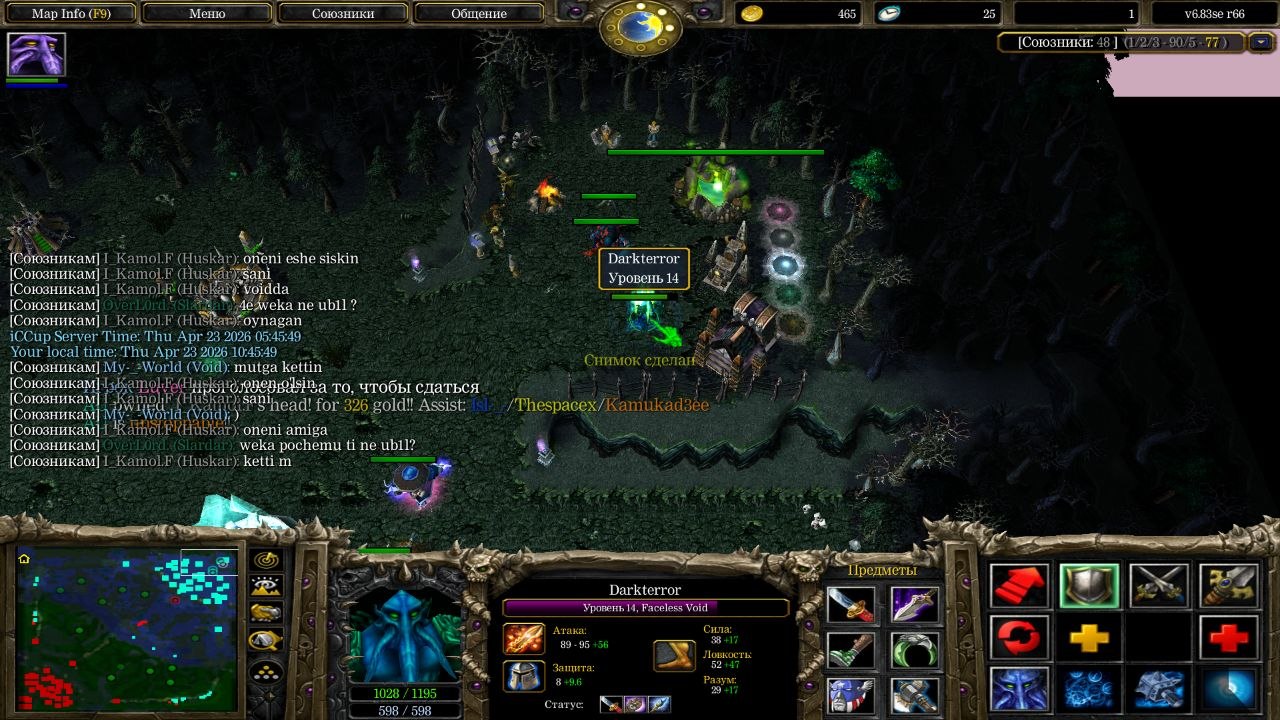Click the minimap
The height and width of the screenshot is (720, 1280).
[x=126, y=630]
